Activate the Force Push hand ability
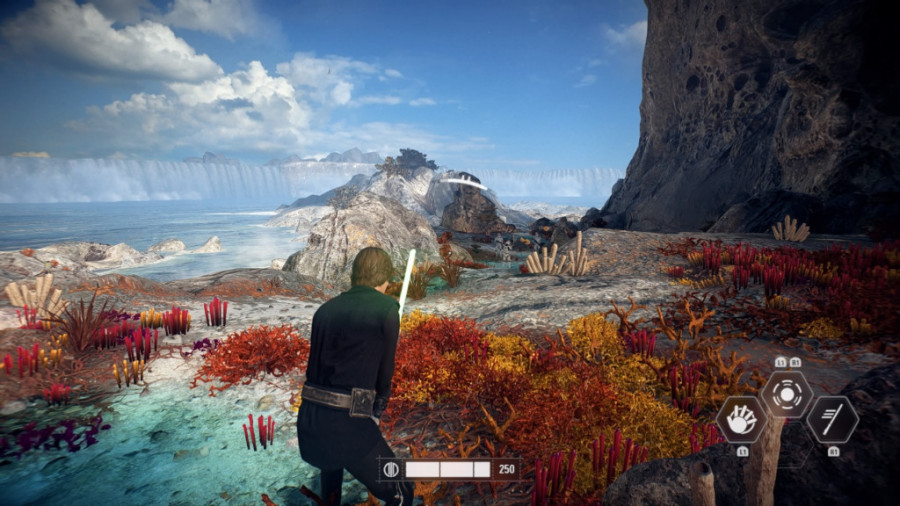The height and width of the screenshot is (506, 900). coord(742,419)
